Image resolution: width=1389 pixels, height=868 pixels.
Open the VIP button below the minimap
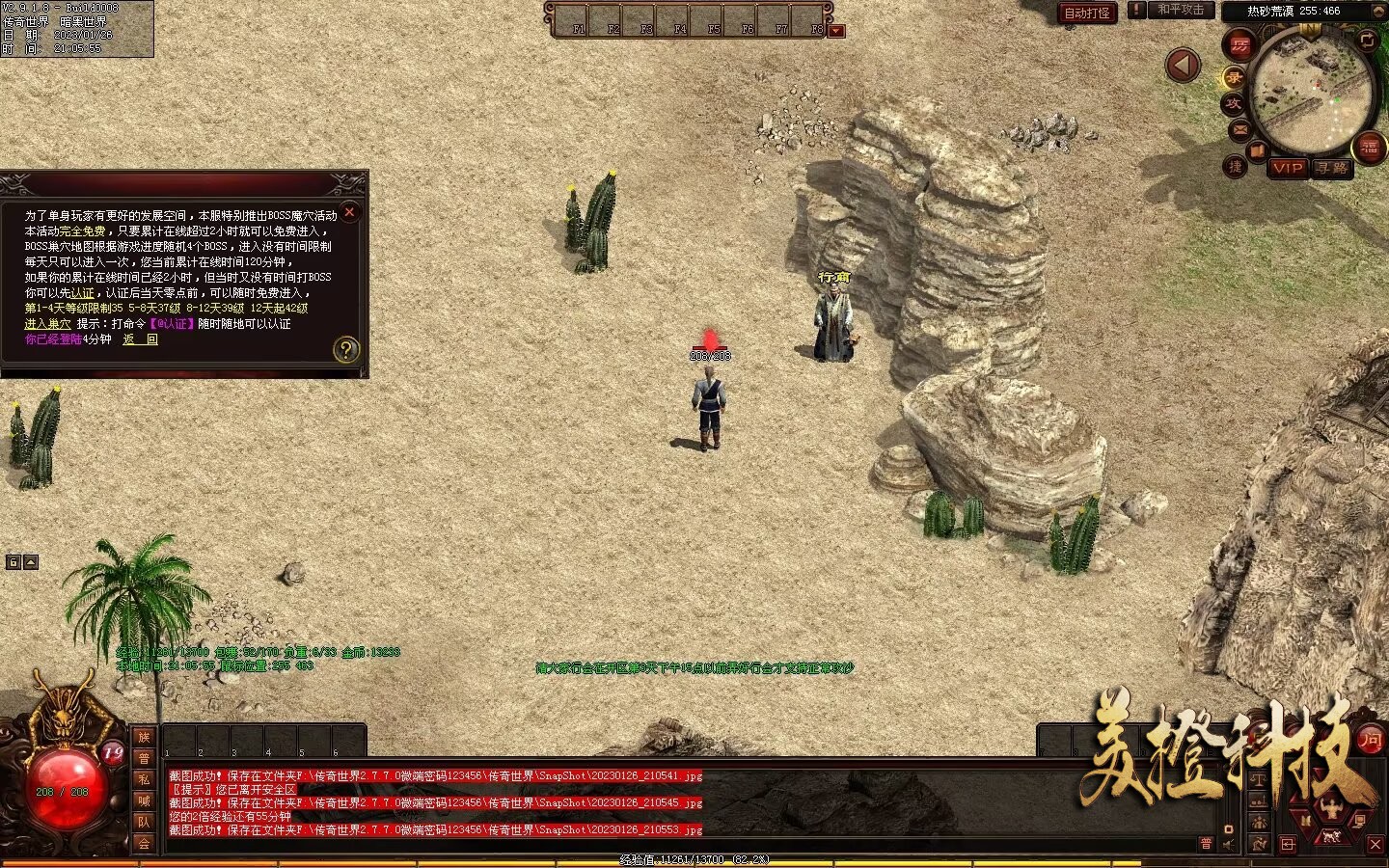1288,168
